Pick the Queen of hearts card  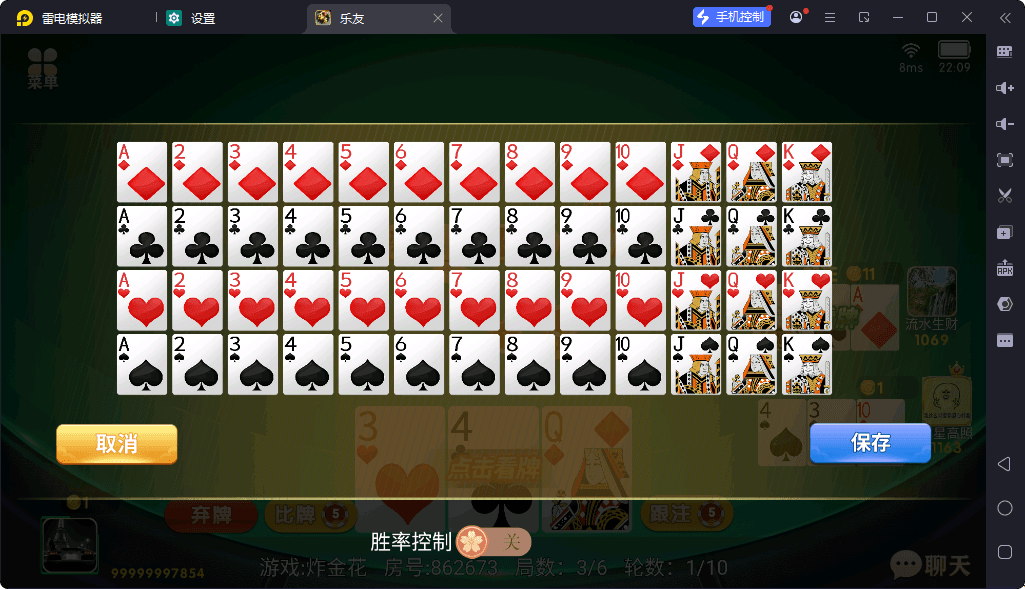pos(751,300)
